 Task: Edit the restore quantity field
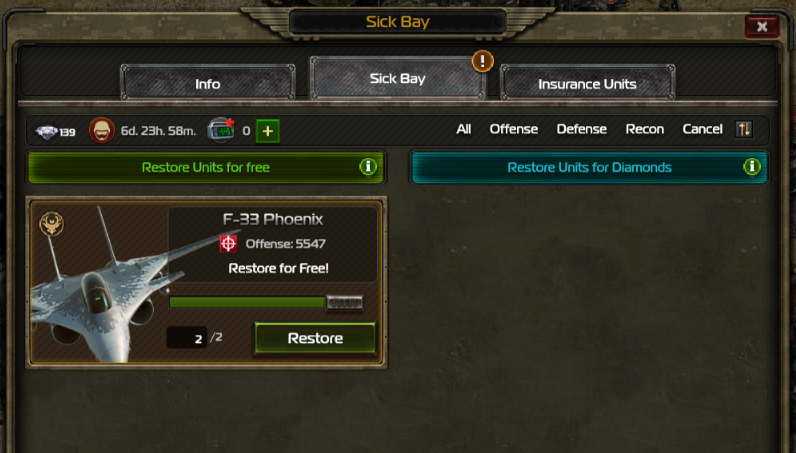tap(186, 338)
